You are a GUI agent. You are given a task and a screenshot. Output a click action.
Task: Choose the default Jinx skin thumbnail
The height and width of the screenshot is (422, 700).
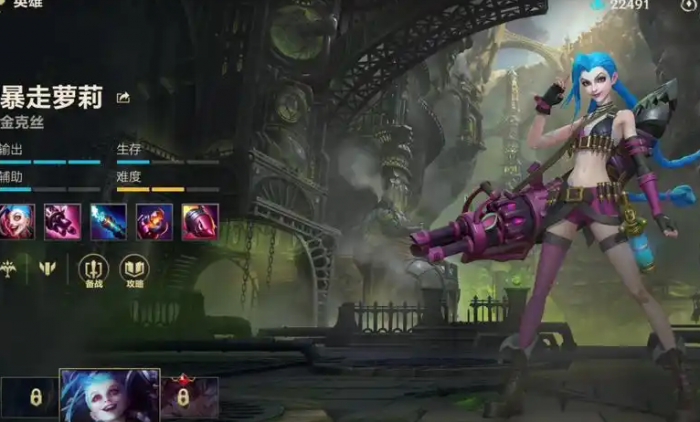click(109, 395)
